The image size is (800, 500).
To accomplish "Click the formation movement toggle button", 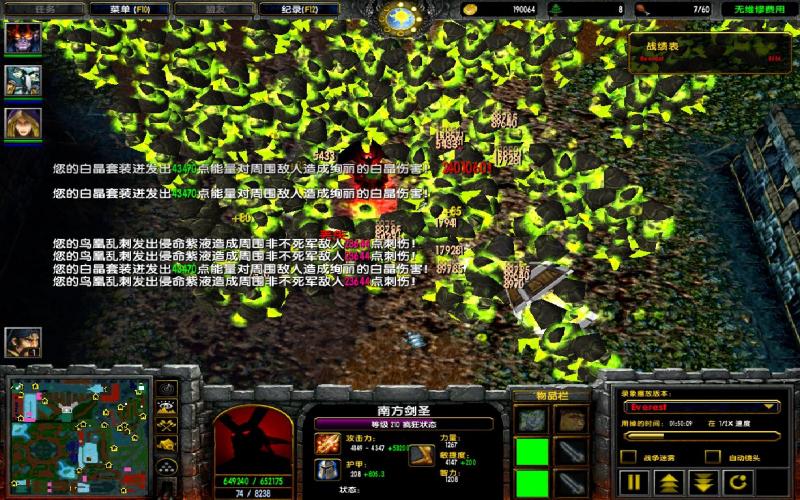I will pyautogui.click(x=168, y=468).
